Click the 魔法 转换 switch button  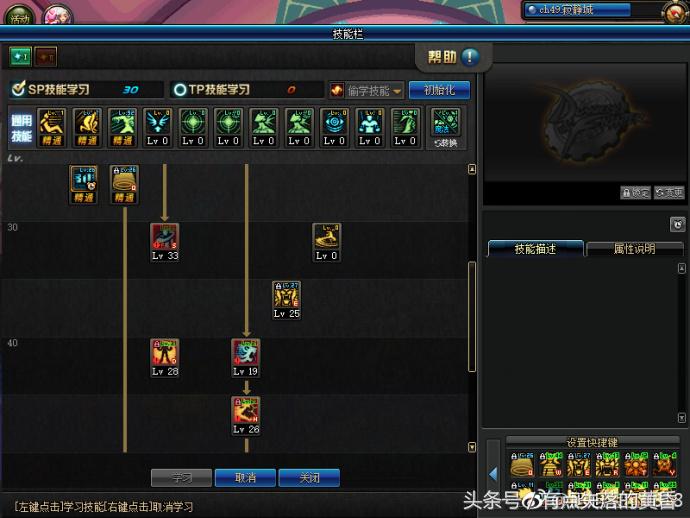[x=446, y=127]
